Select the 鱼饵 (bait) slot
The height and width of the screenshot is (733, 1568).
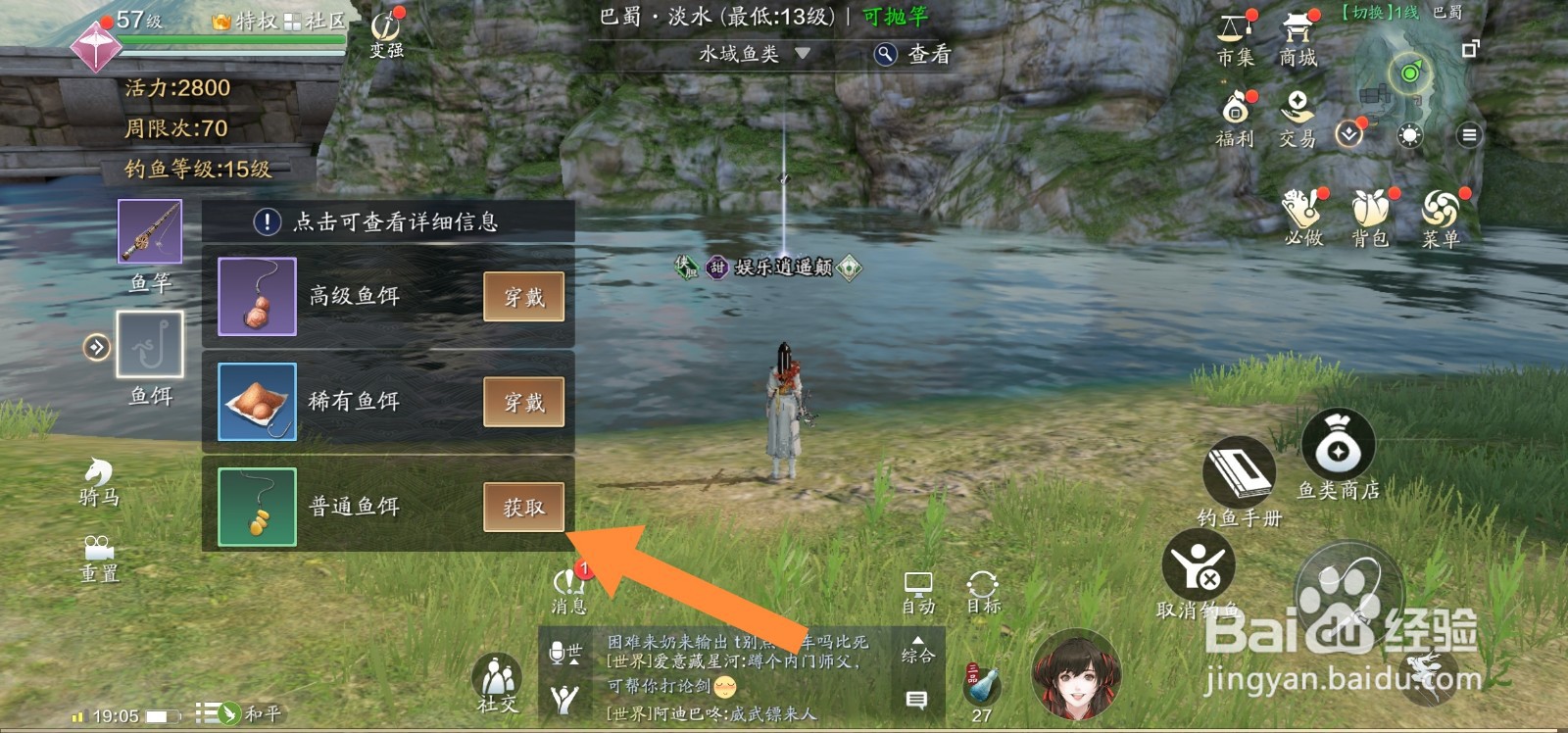(149, 347)
